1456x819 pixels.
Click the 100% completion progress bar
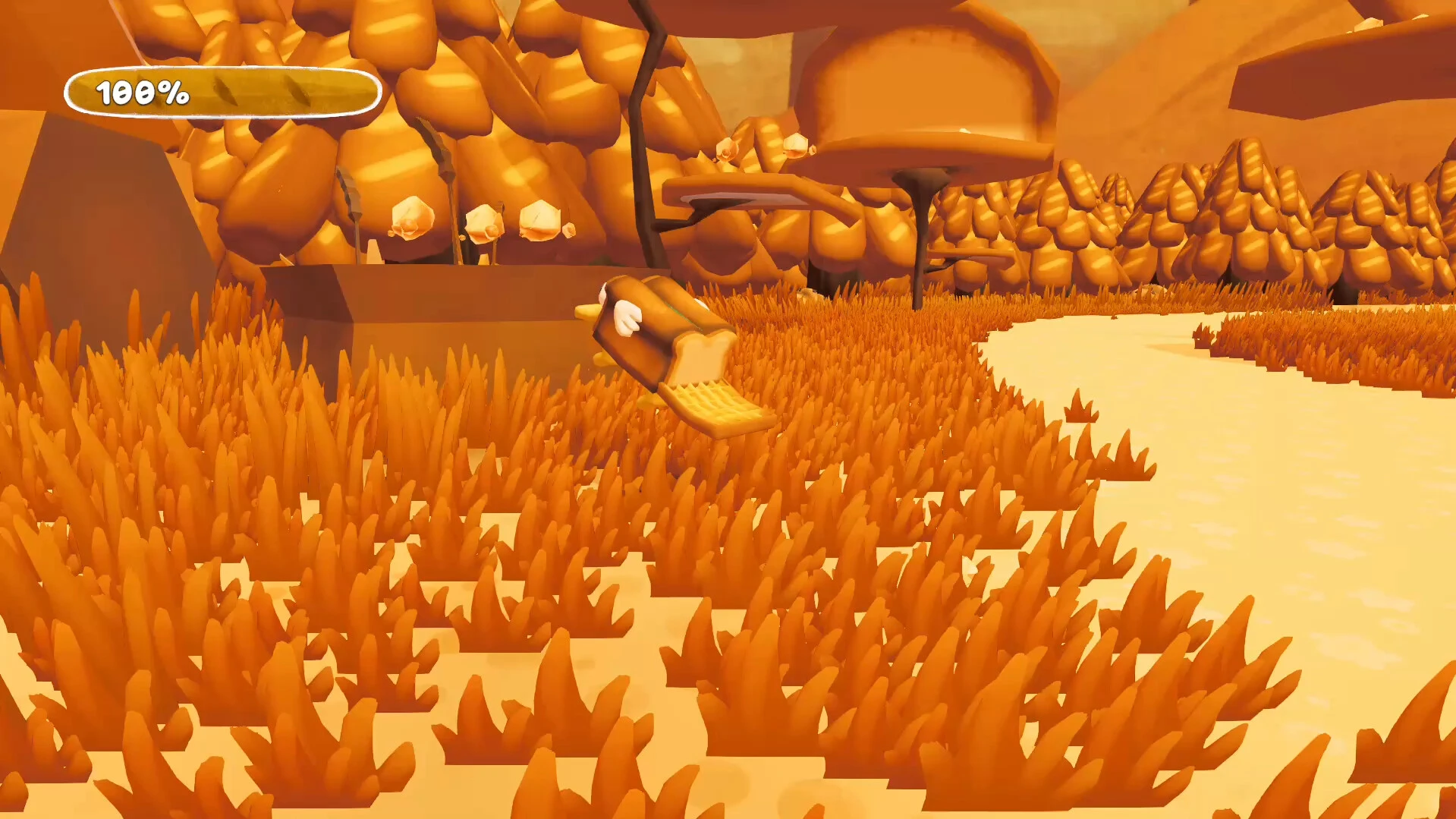224,93
